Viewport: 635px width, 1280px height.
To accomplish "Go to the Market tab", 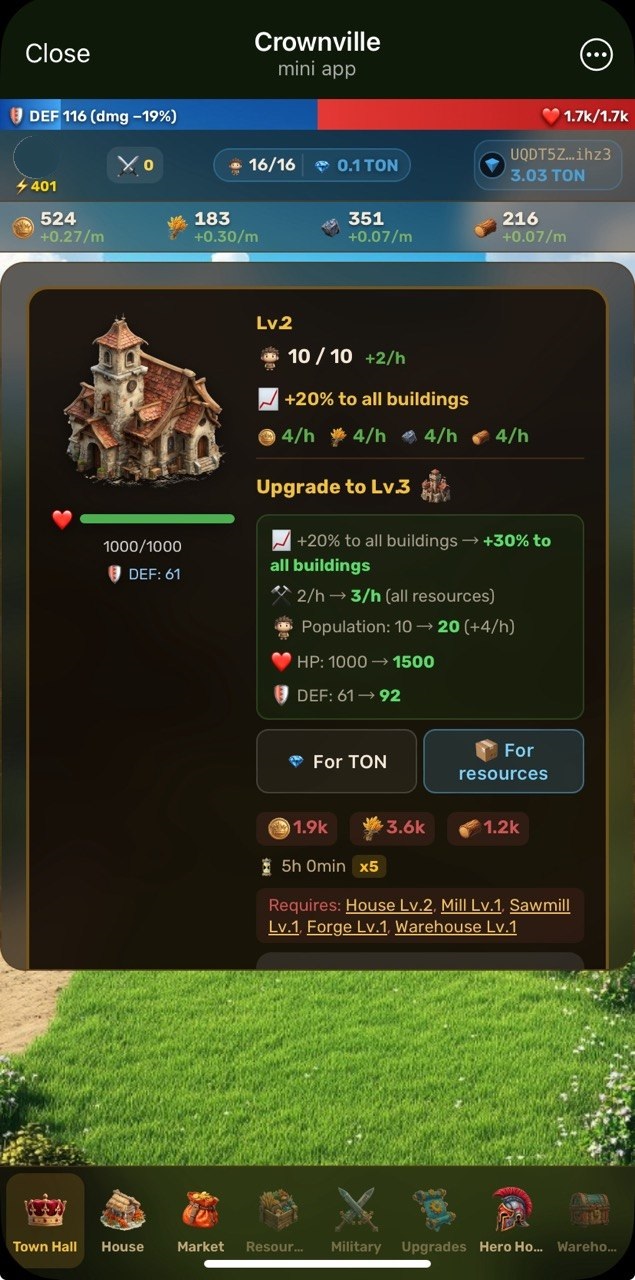I will pyautogui.click(x=200, y=1220).
